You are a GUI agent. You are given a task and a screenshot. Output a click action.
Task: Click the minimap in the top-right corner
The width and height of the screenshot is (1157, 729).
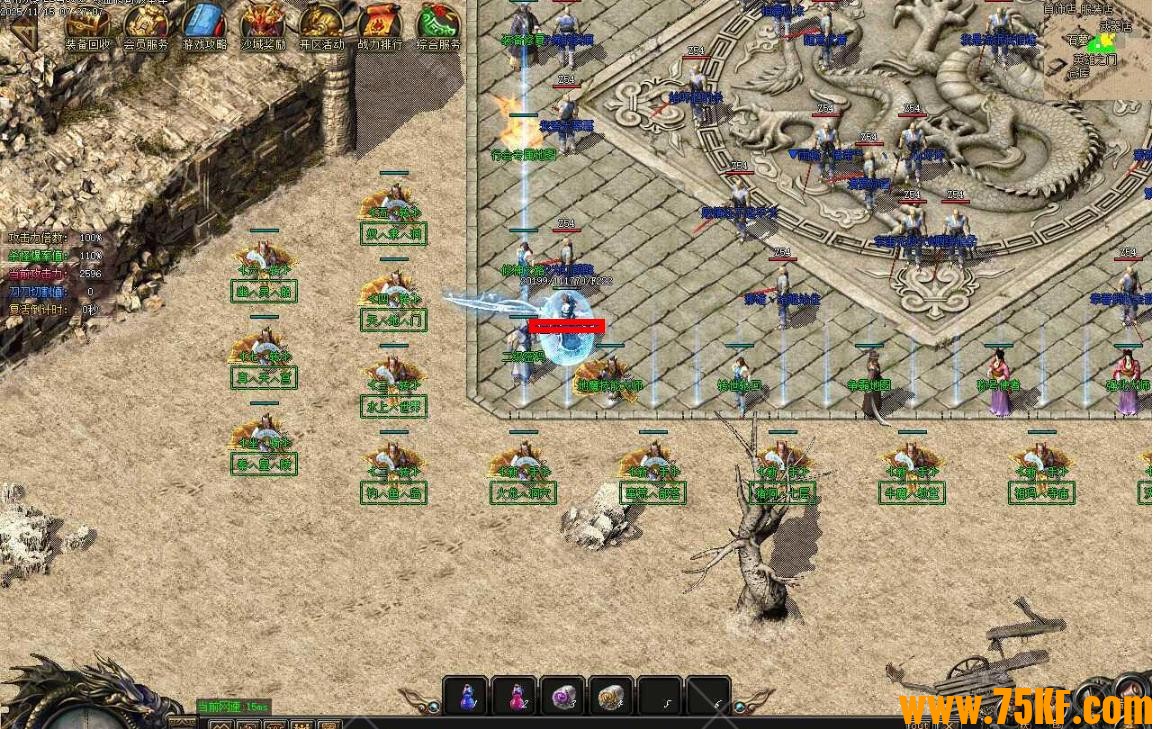point(1098,50)
